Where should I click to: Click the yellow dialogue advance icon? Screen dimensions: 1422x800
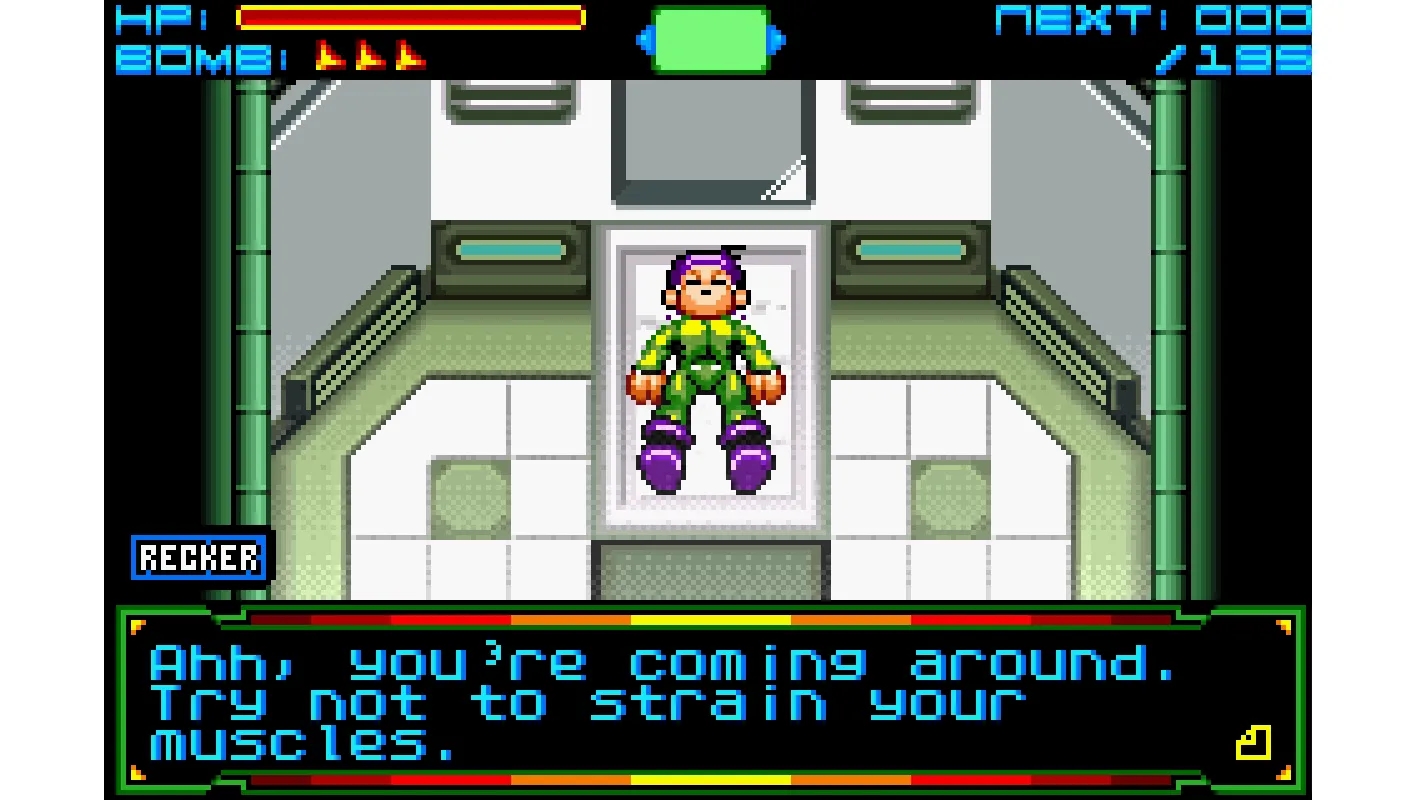click(1253, 743)
